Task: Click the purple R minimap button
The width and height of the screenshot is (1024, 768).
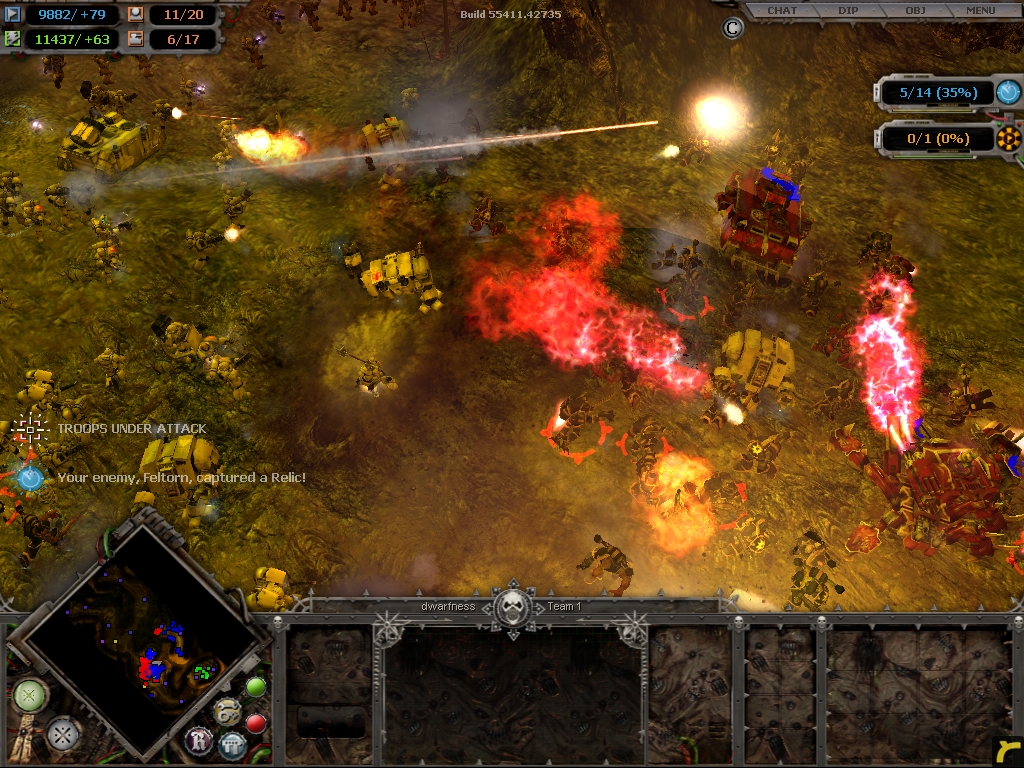Action: click(x=199, y=741)
